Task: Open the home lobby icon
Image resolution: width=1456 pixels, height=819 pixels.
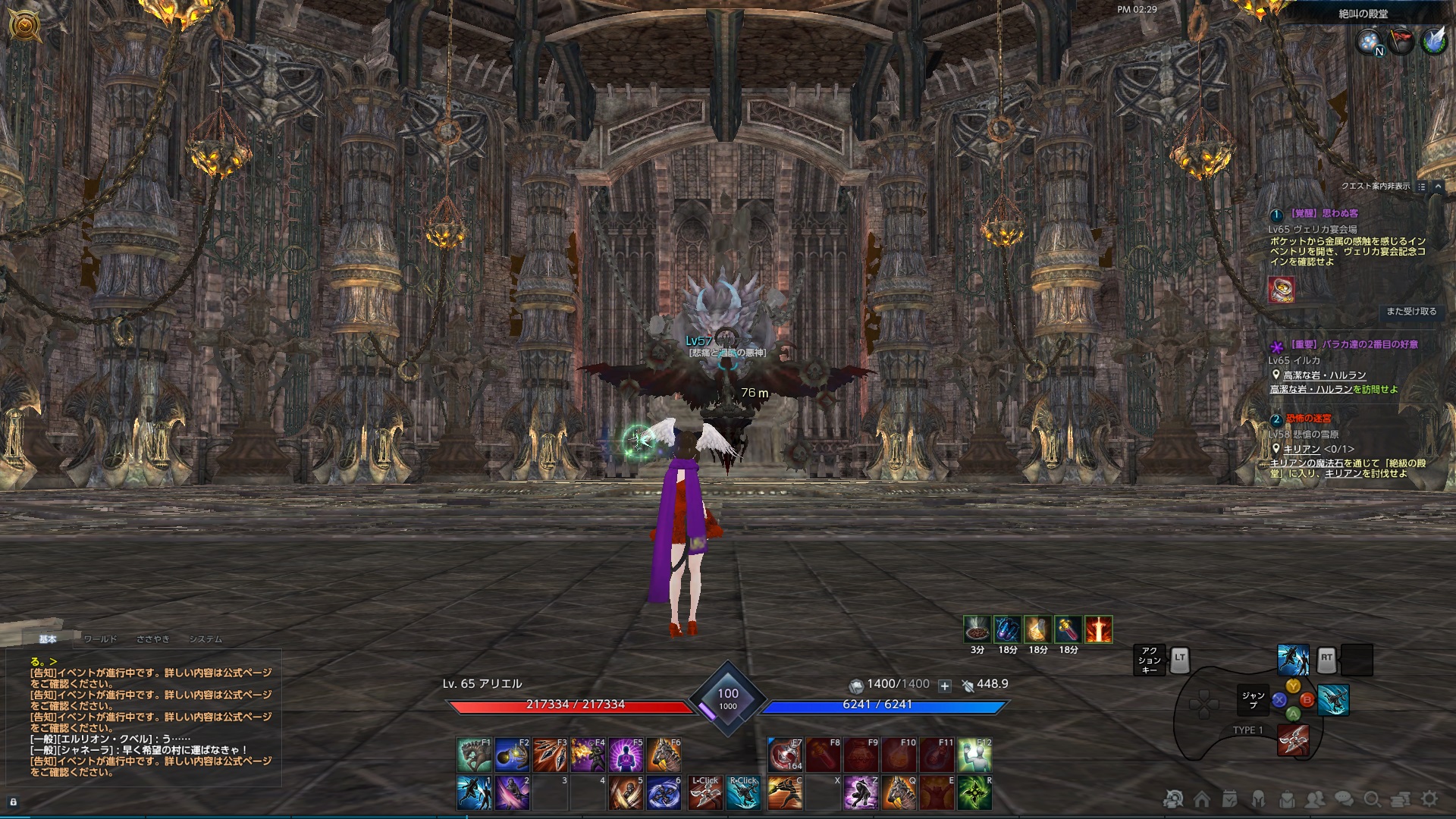Action: [x=1202, y=801]
